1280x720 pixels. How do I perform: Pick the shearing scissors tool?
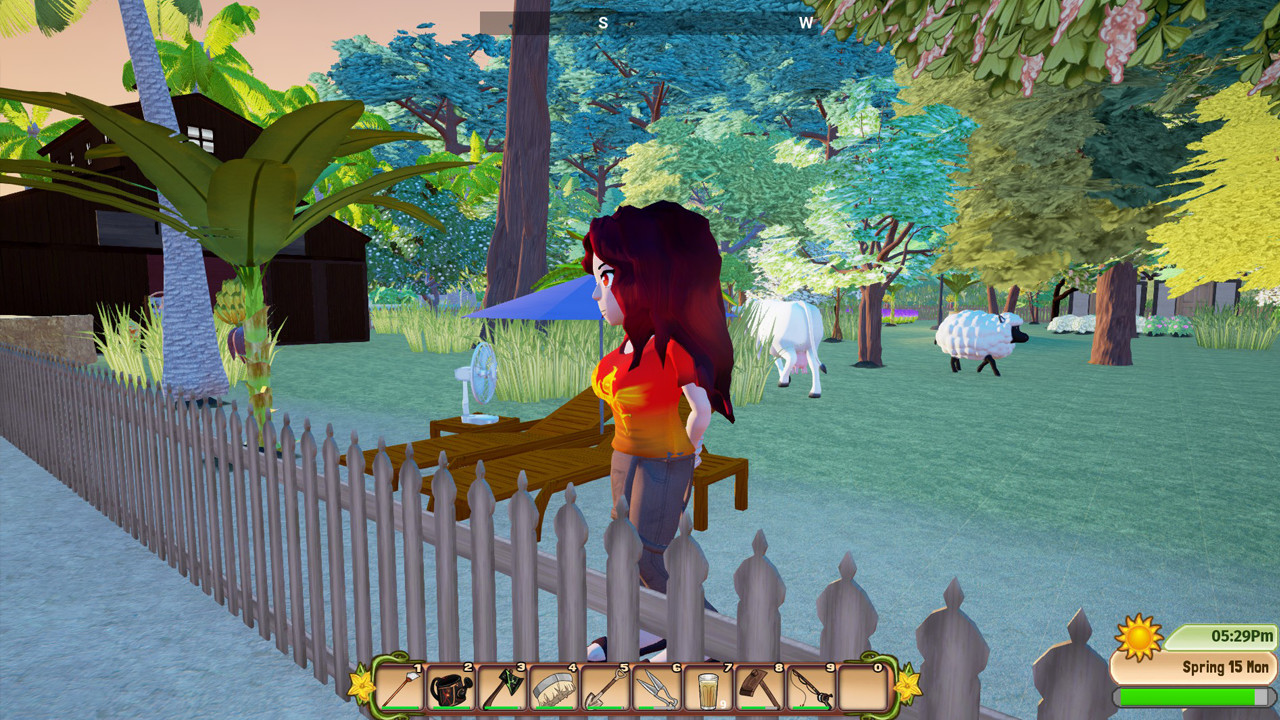(x=657, y=688)
